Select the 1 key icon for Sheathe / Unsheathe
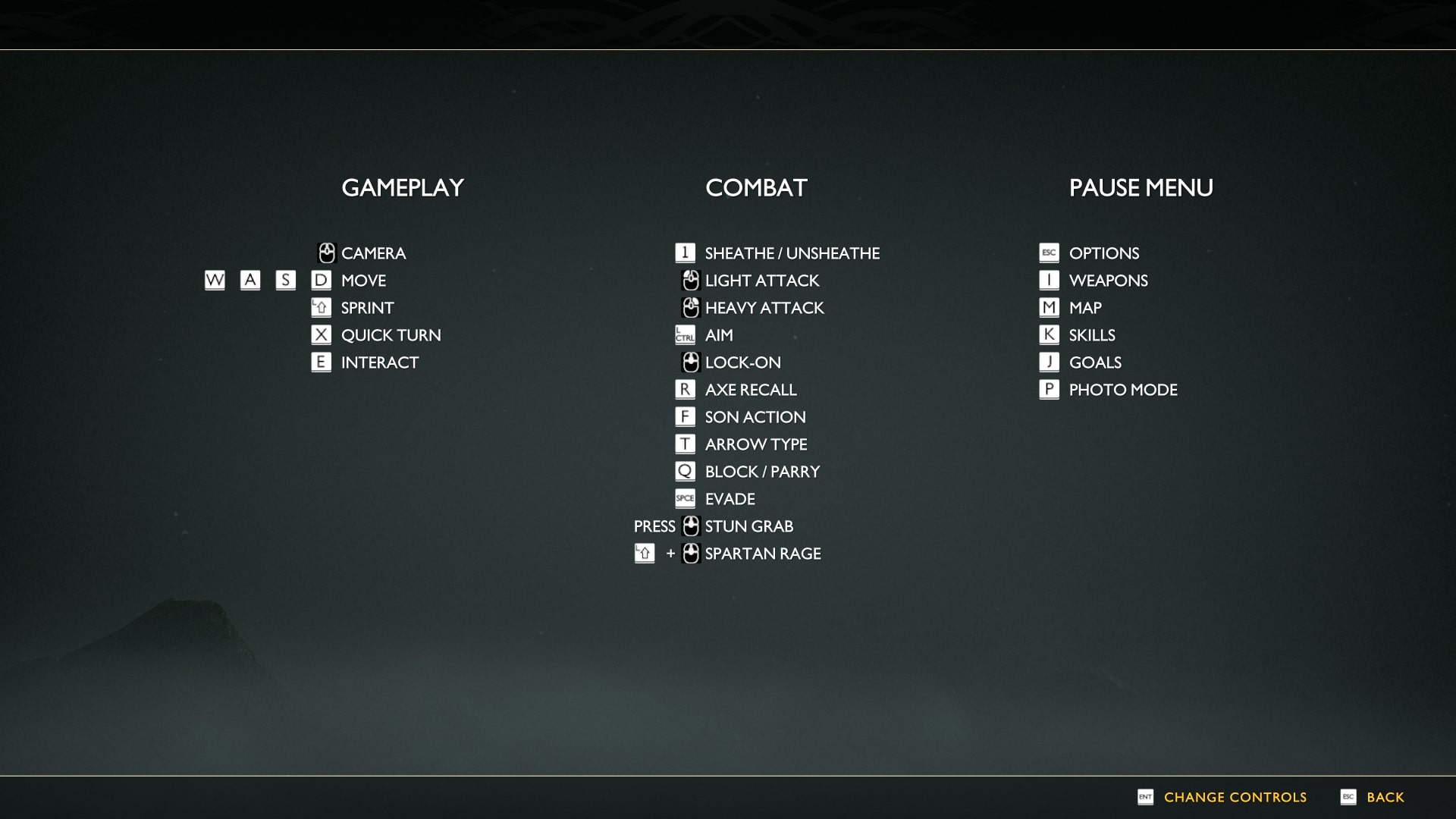 (x=685, y=253)
